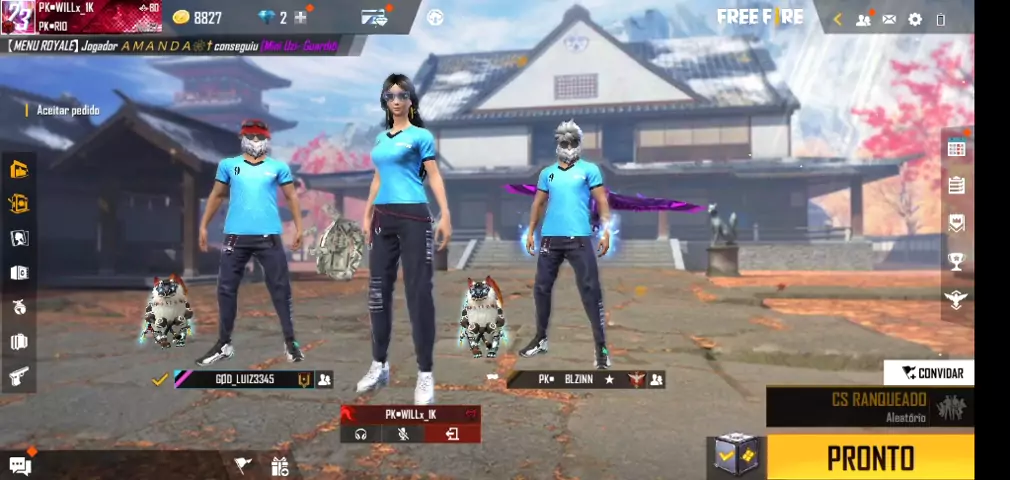Image resolution: width=1010 pixels, height=480 pixels.
Task: Open the friends list icon
Action: (863, 19)
